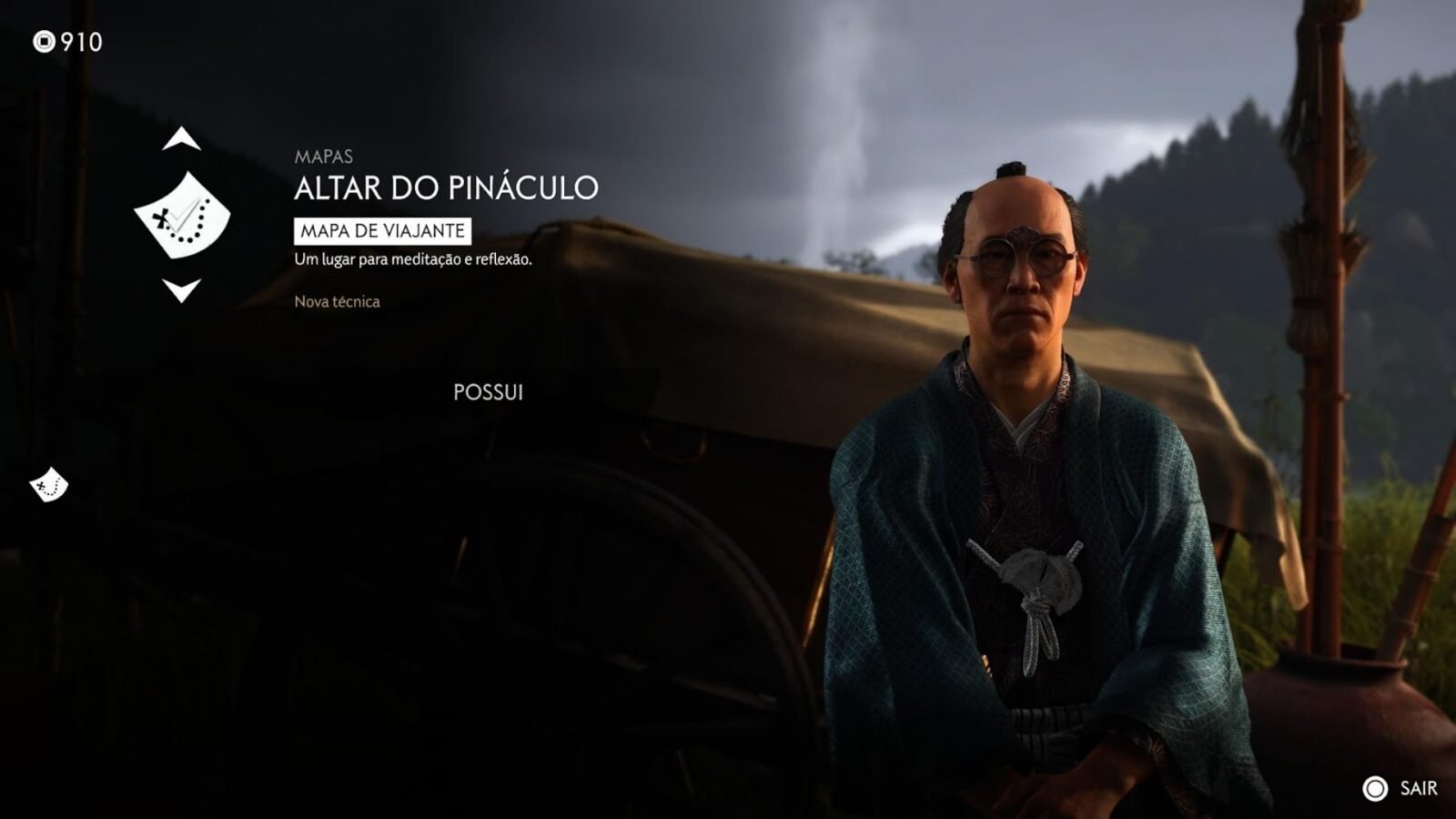This screenshot has width=1456, height=819.
Task: Choose the Mapa de Viajante label
Action: pos(382,231)
